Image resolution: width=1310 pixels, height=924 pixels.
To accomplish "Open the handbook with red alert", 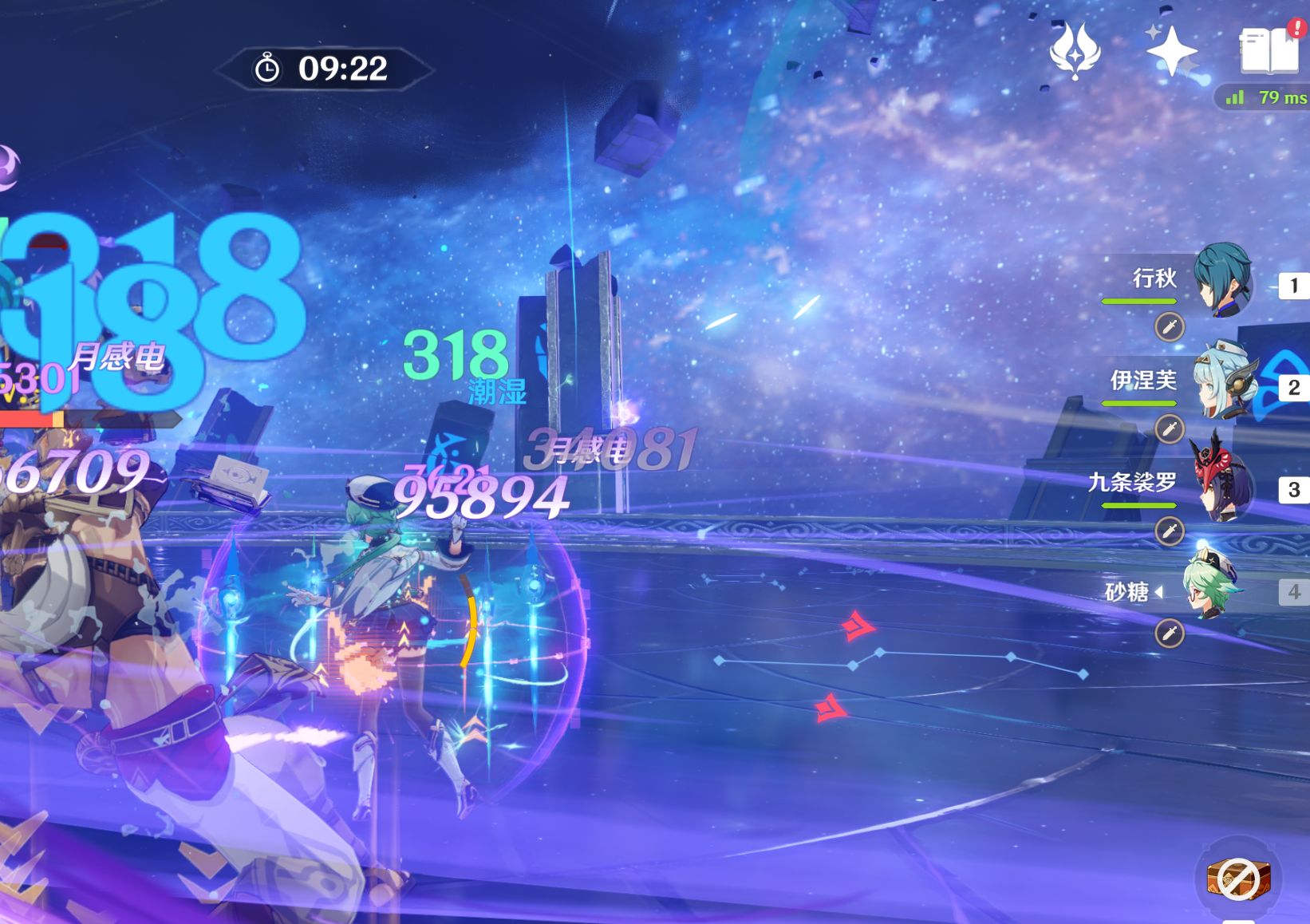I will pos(1269,49).
